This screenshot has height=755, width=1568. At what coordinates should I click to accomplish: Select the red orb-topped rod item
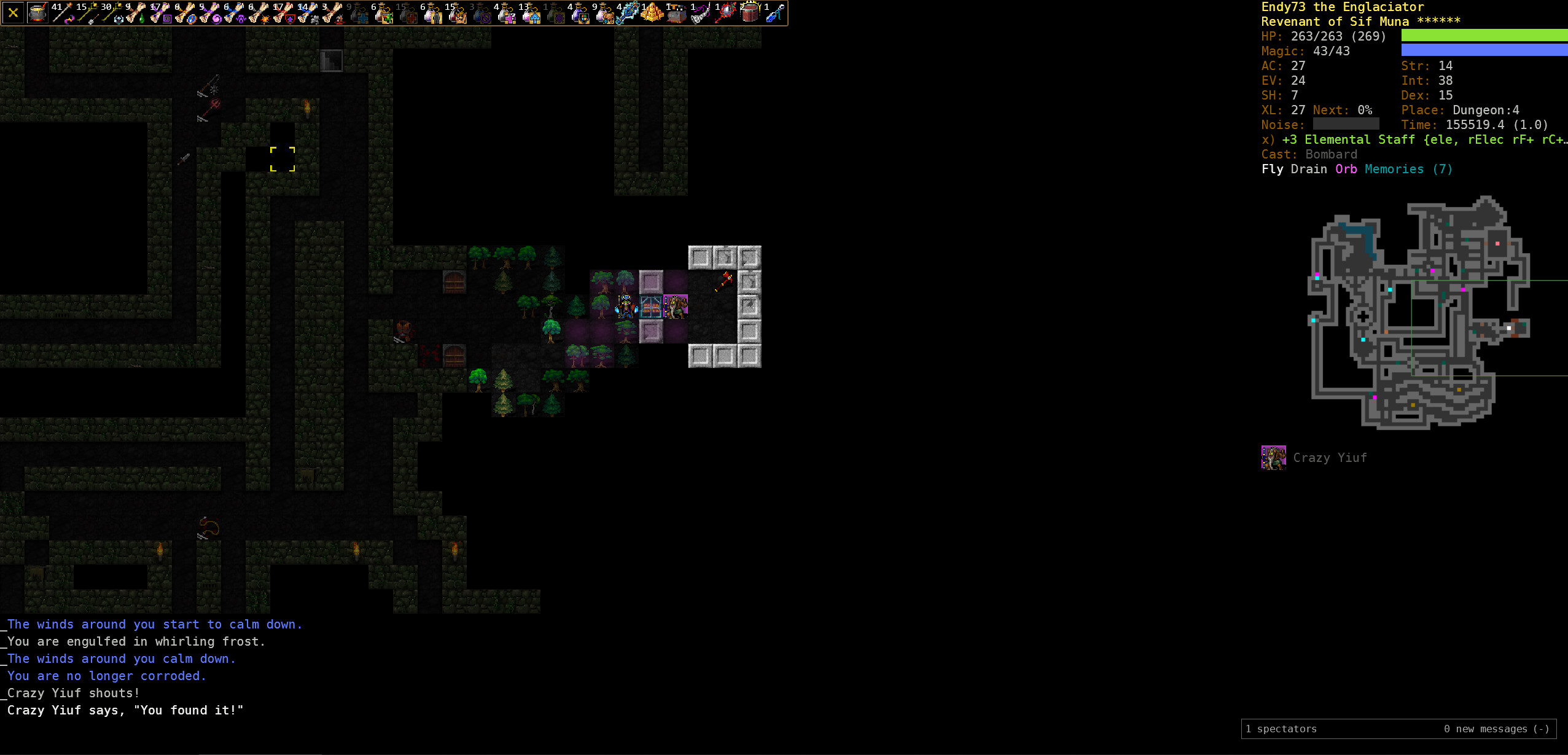(725, 12)
